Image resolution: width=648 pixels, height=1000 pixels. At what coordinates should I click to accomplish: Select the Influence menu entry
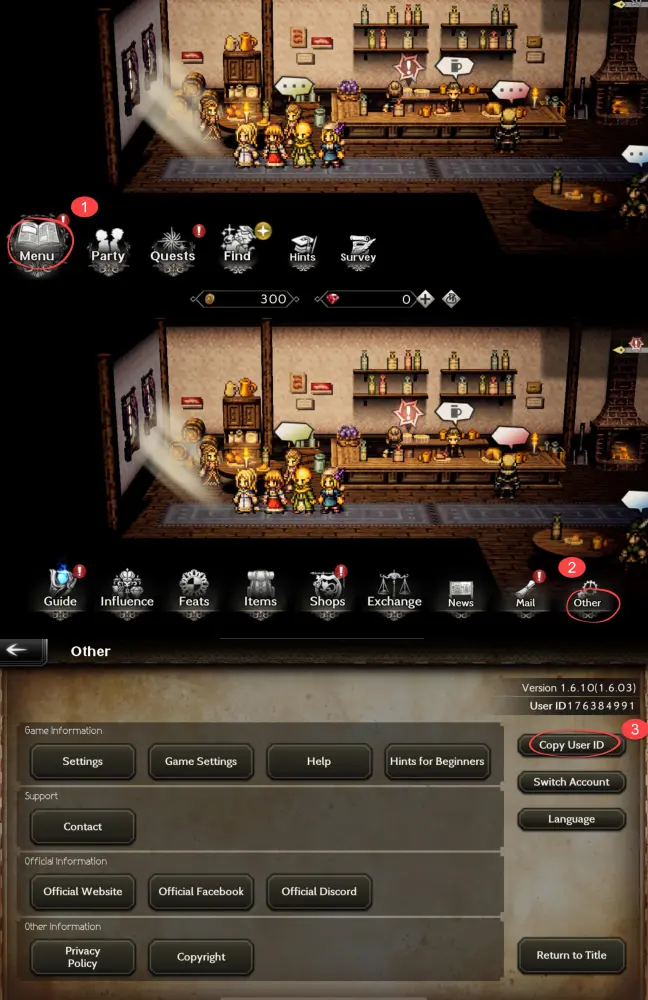(x=127, y=589)
